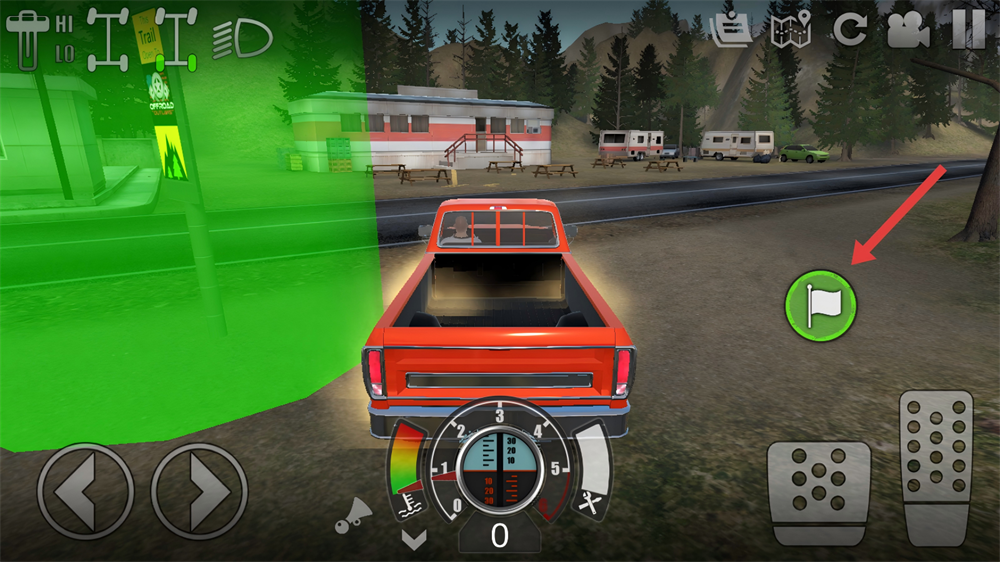Steer left with the left arrow
Viewport: 1000px width, 562px height.
[85, 491]
